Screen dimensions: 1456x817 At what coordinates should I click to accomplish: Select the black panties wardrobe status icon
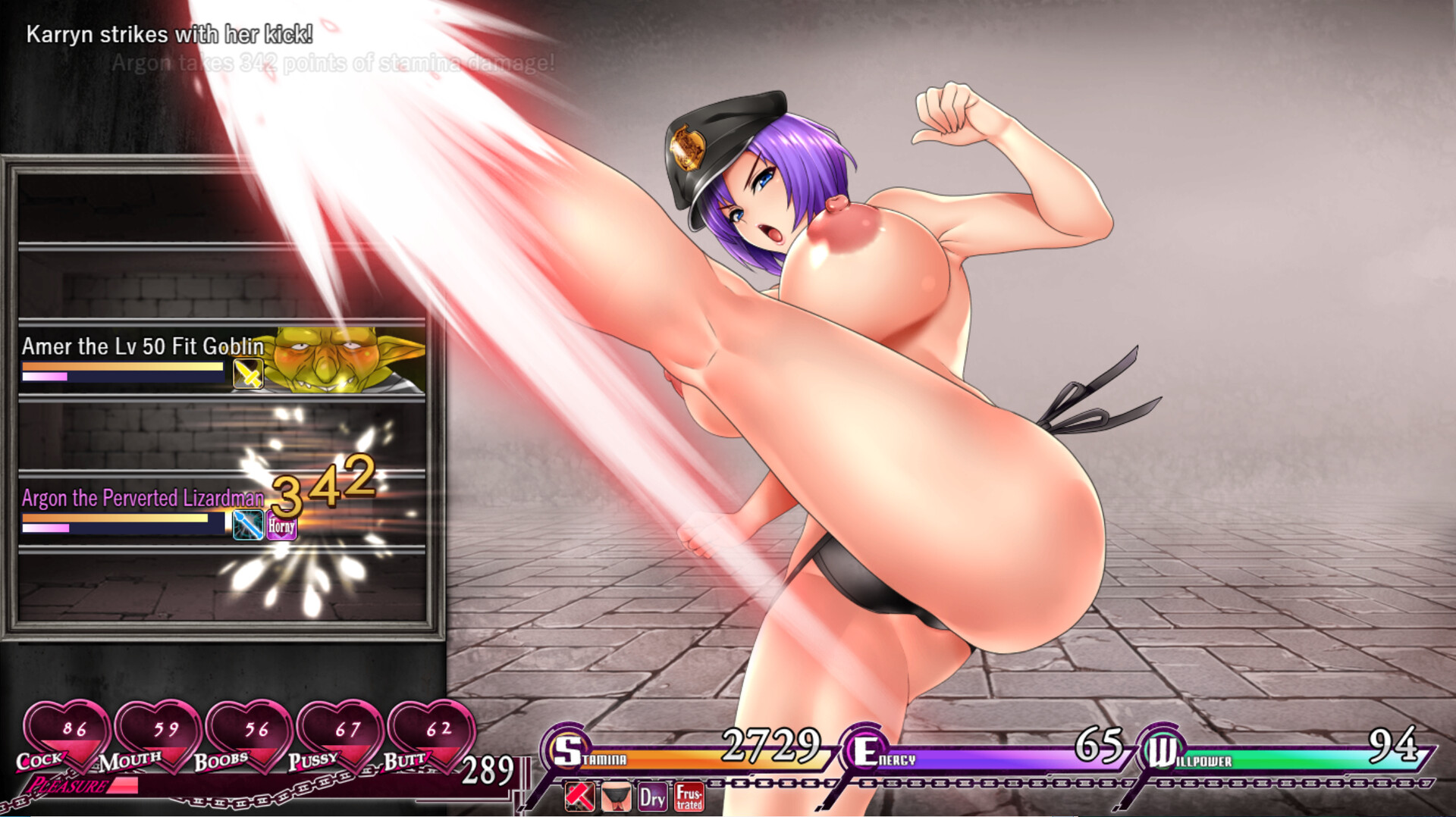tap(615, 797)
